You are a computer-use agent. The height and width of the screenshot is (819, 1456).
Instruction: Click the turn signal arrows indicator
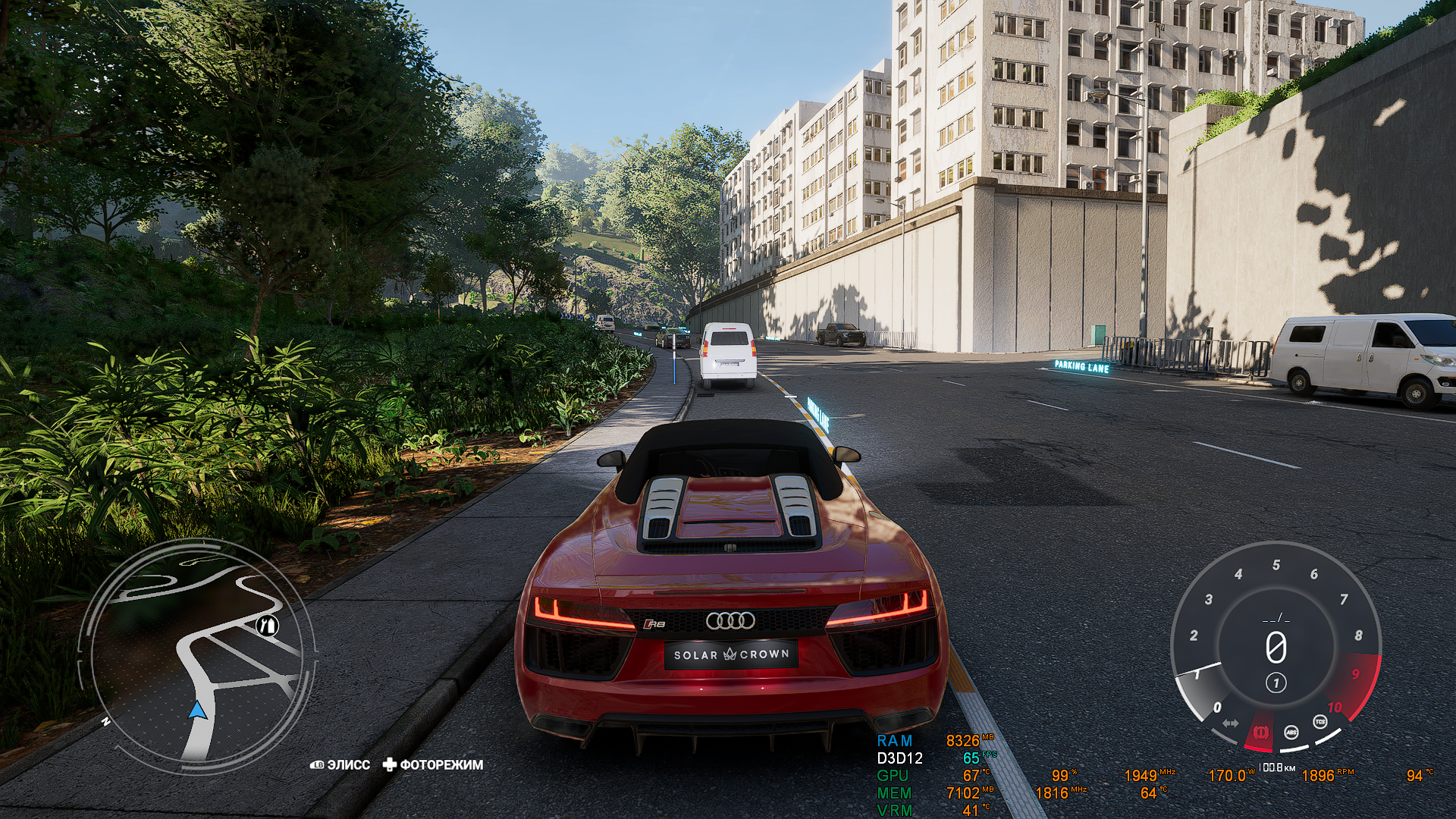click(x=1230, y=723)
